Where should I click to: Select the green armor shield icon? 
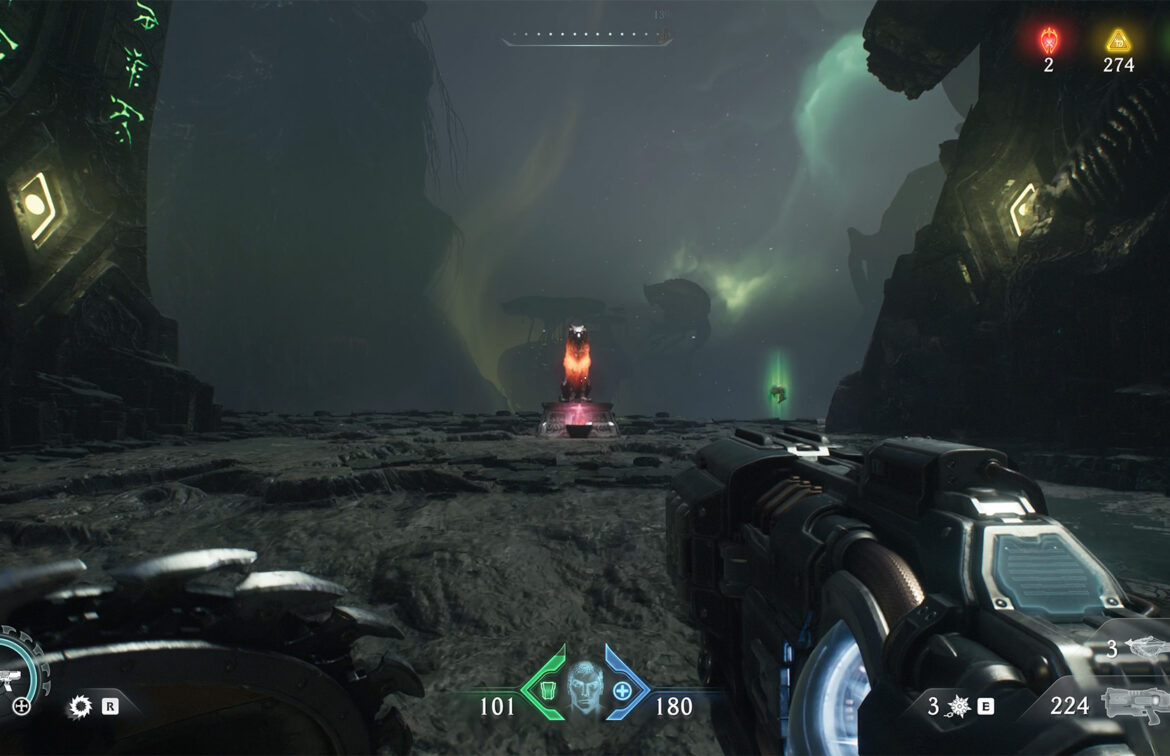[547, 689]
